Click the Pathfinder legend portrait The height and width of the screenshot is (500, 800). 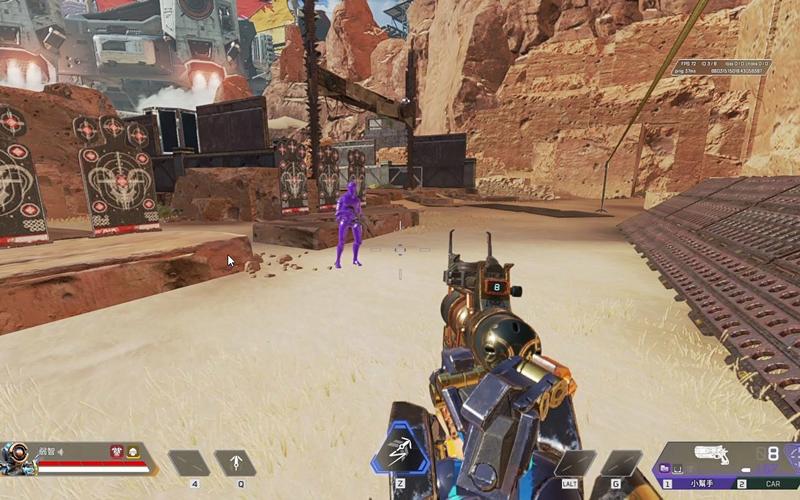coord(16,458)
